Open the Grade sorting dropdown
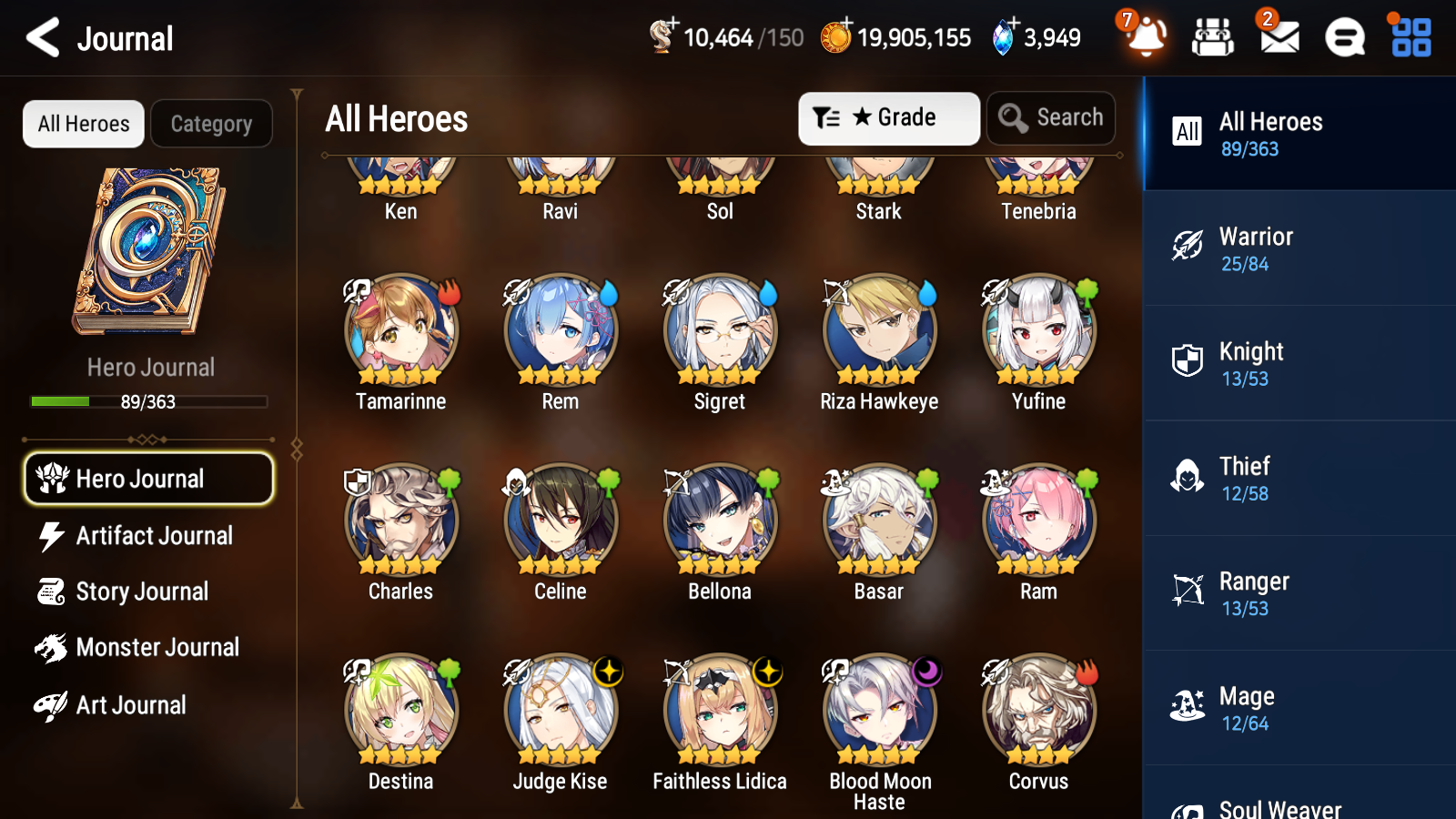 click(x=888, y=117)
